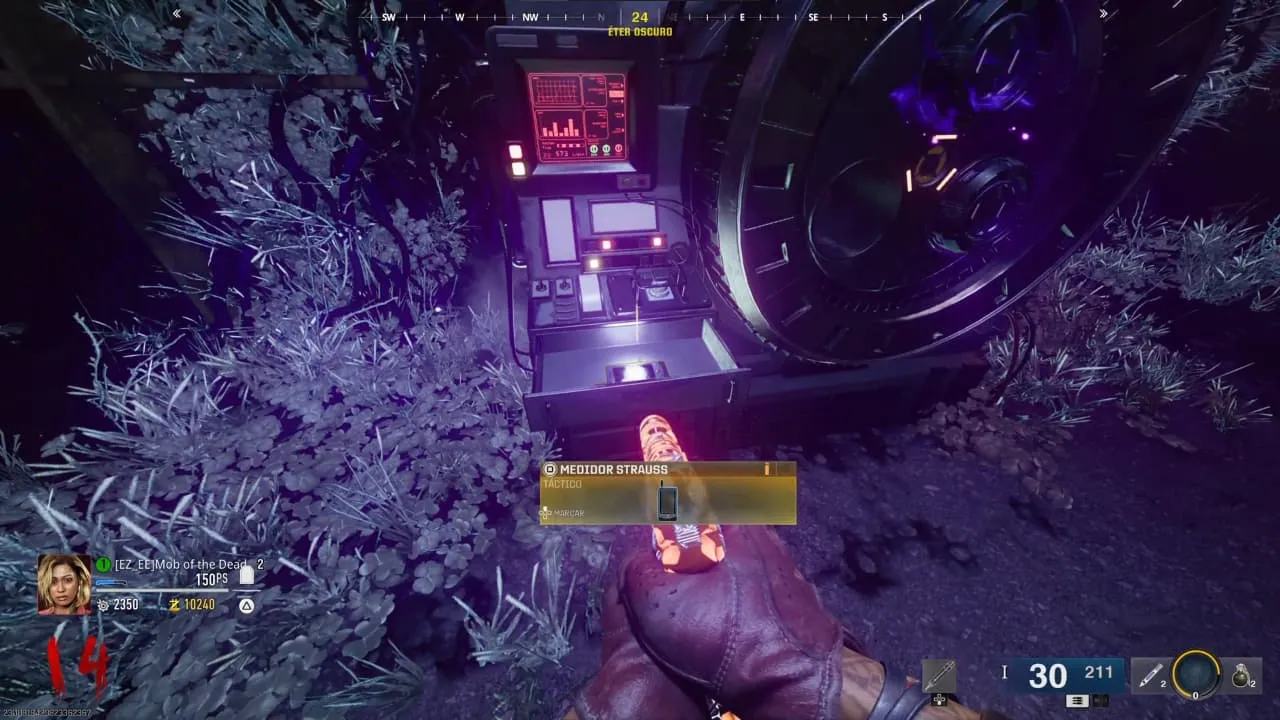Click the player character portrait
The width and height of the screenshot is (1280, 720).
point(64,584)
